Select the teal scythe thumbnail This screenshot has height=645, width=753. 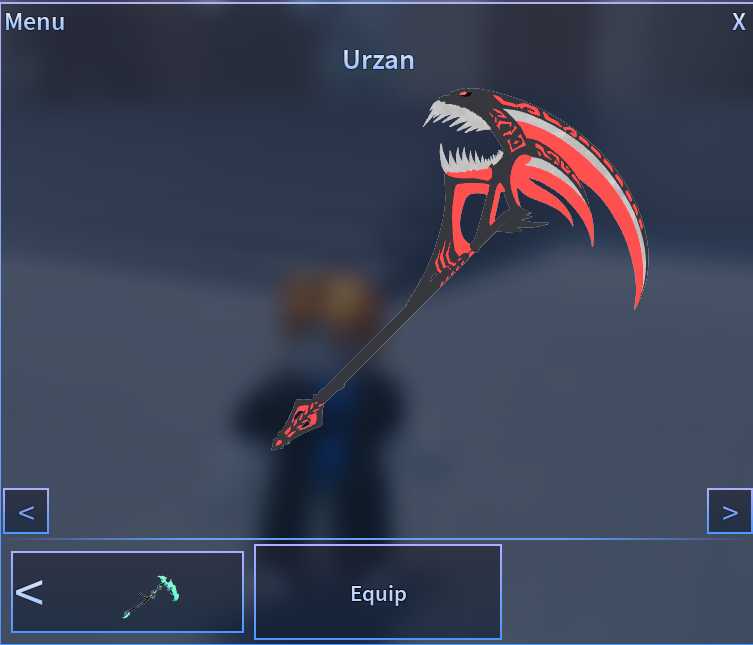click(x=151, y=594)
